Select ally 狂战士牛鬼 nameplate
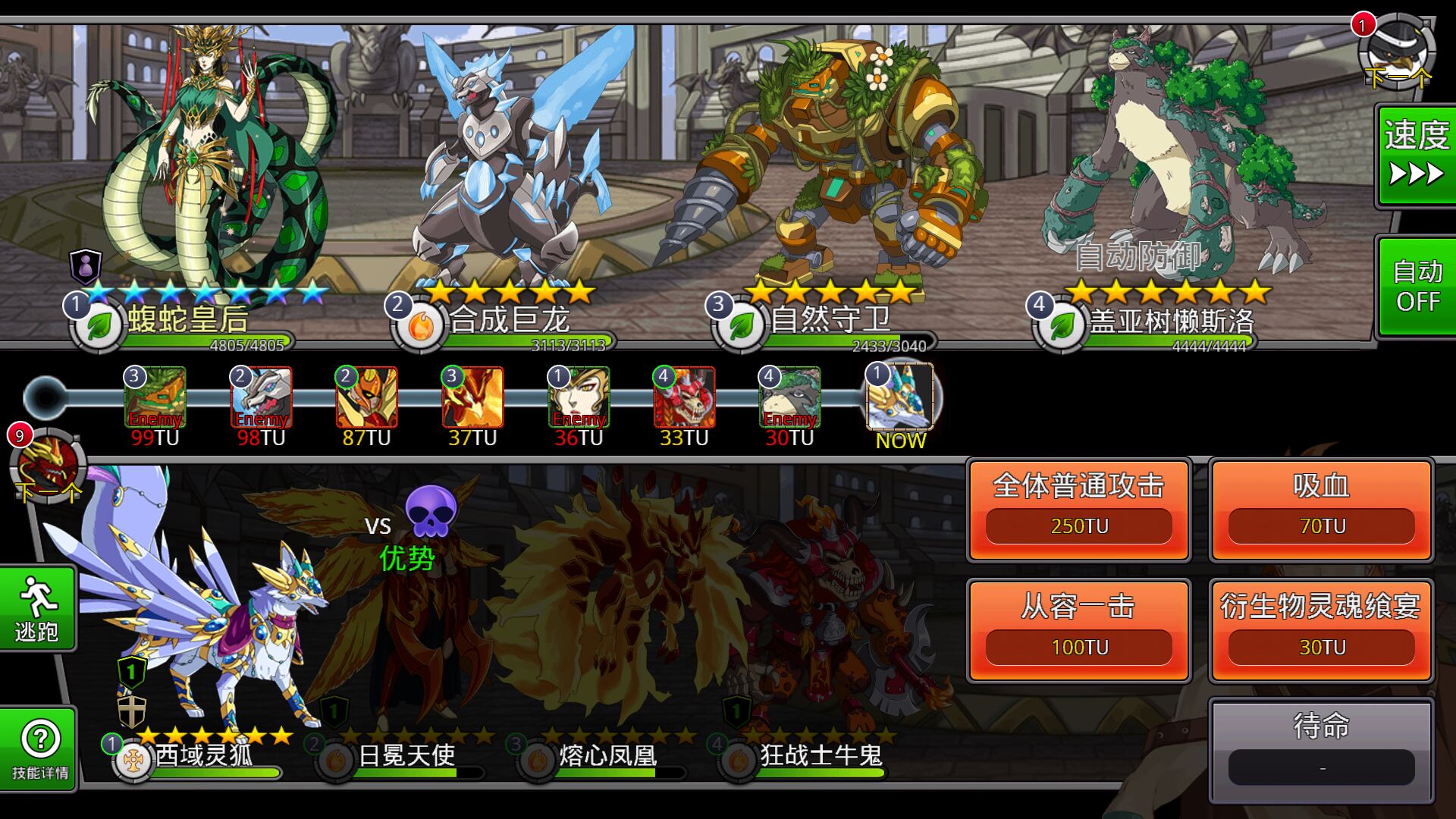 [821, 756]
